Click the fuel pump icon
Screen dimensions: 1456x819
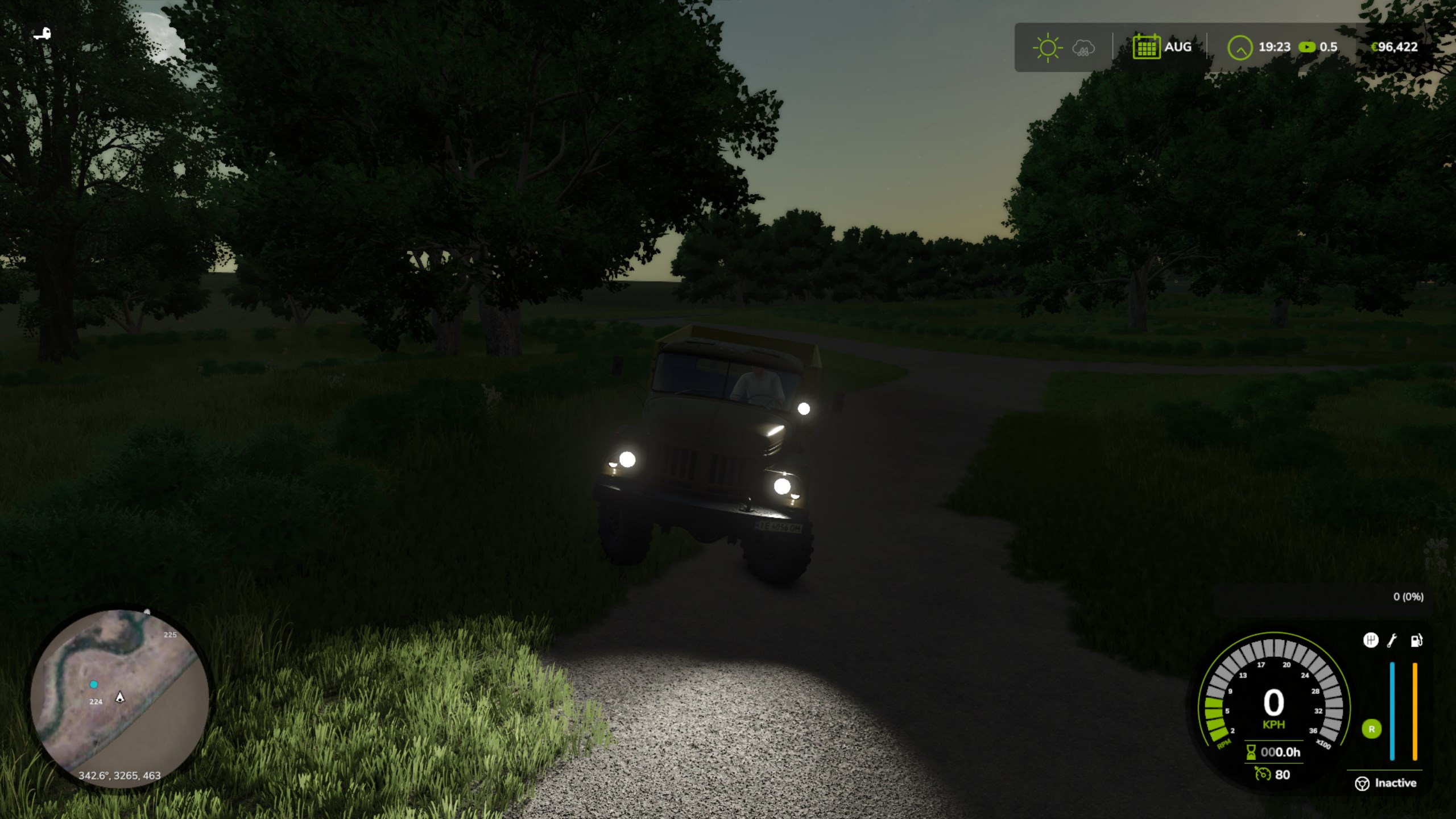click(1416, 640)
